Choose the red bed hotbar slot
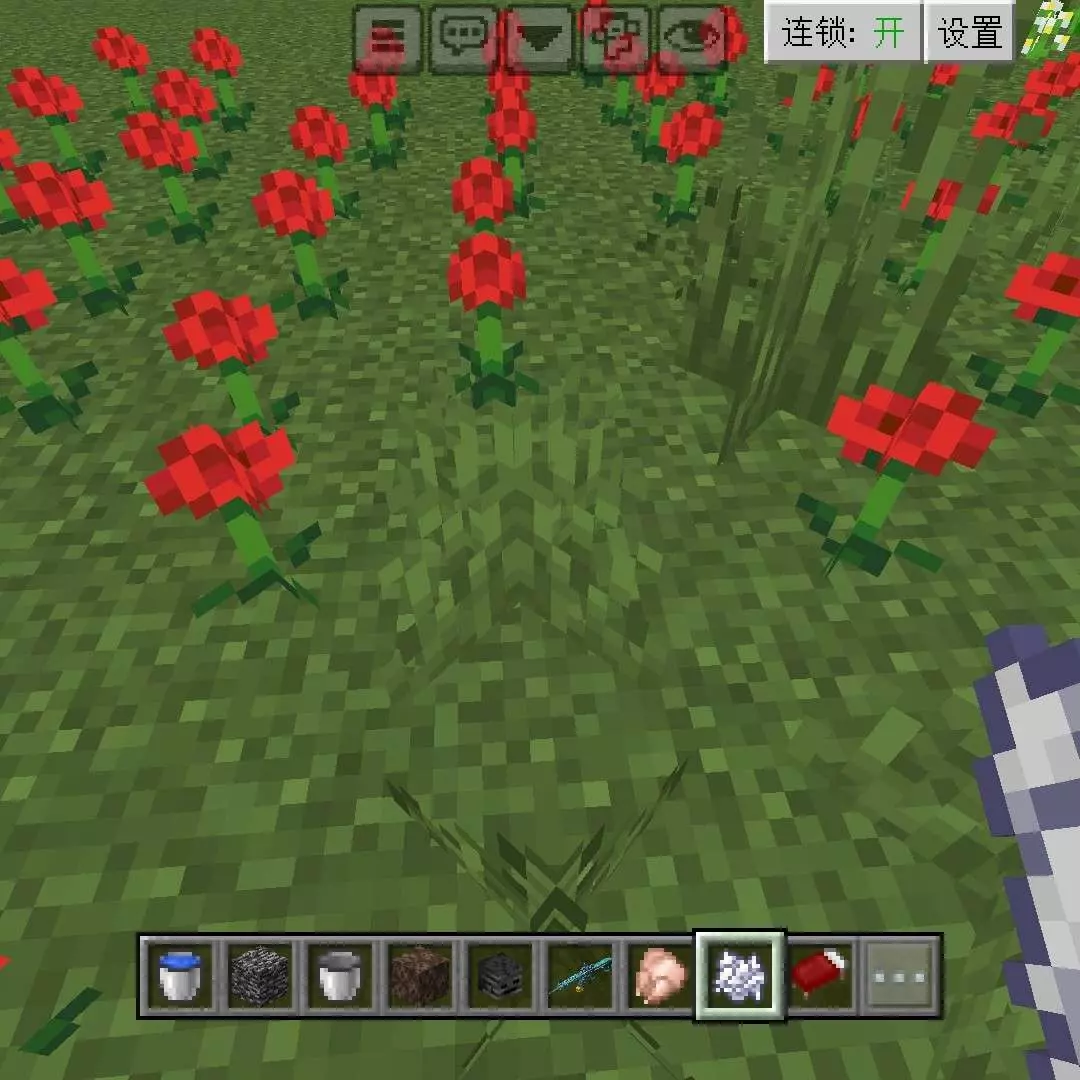 [x=821, y=975]
